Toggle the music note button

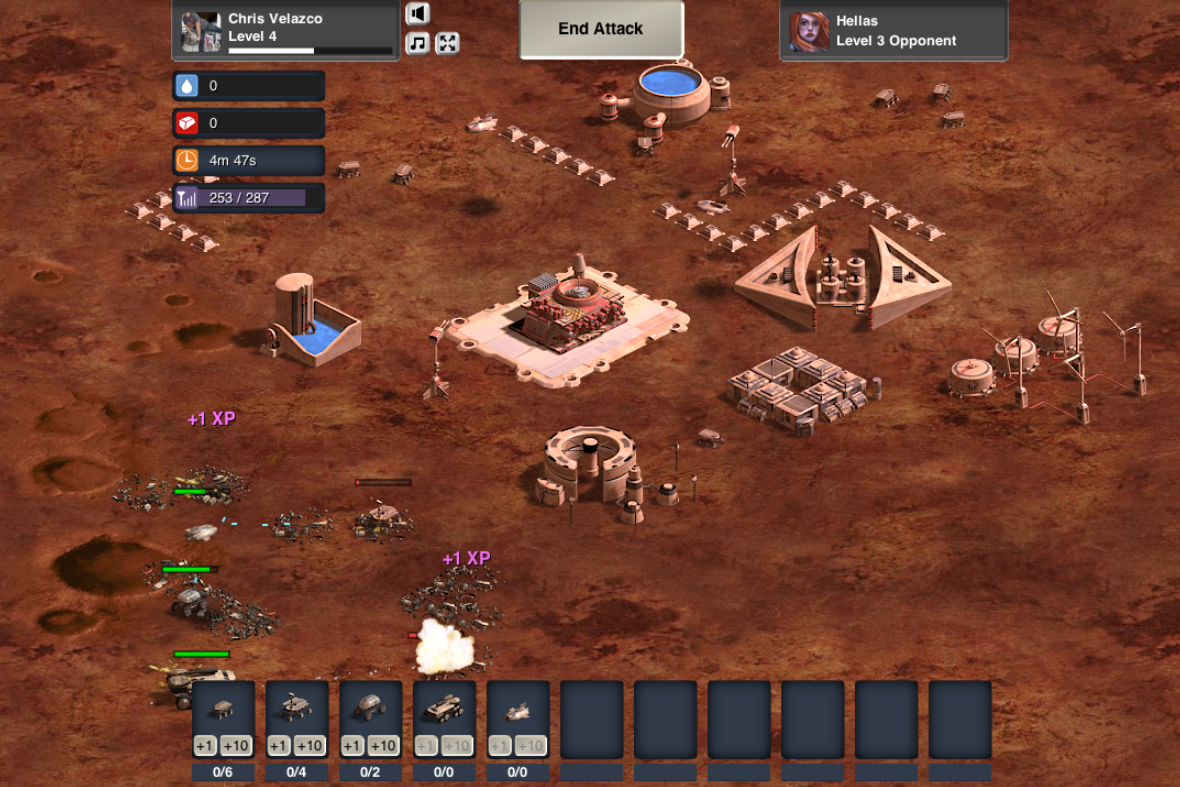[x=418, y=43]
